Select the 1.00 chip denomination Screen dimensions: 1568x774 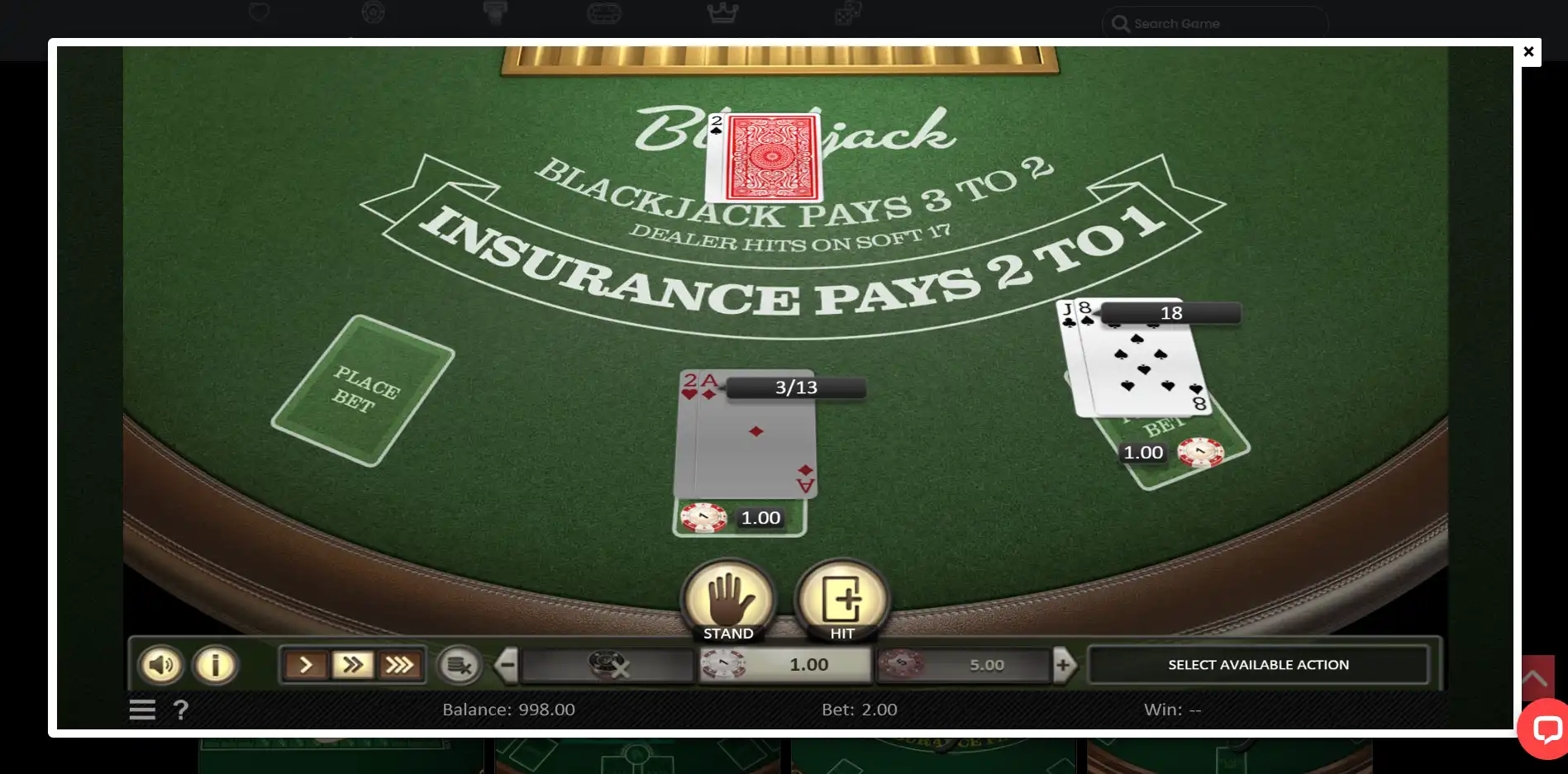[785, 665]
